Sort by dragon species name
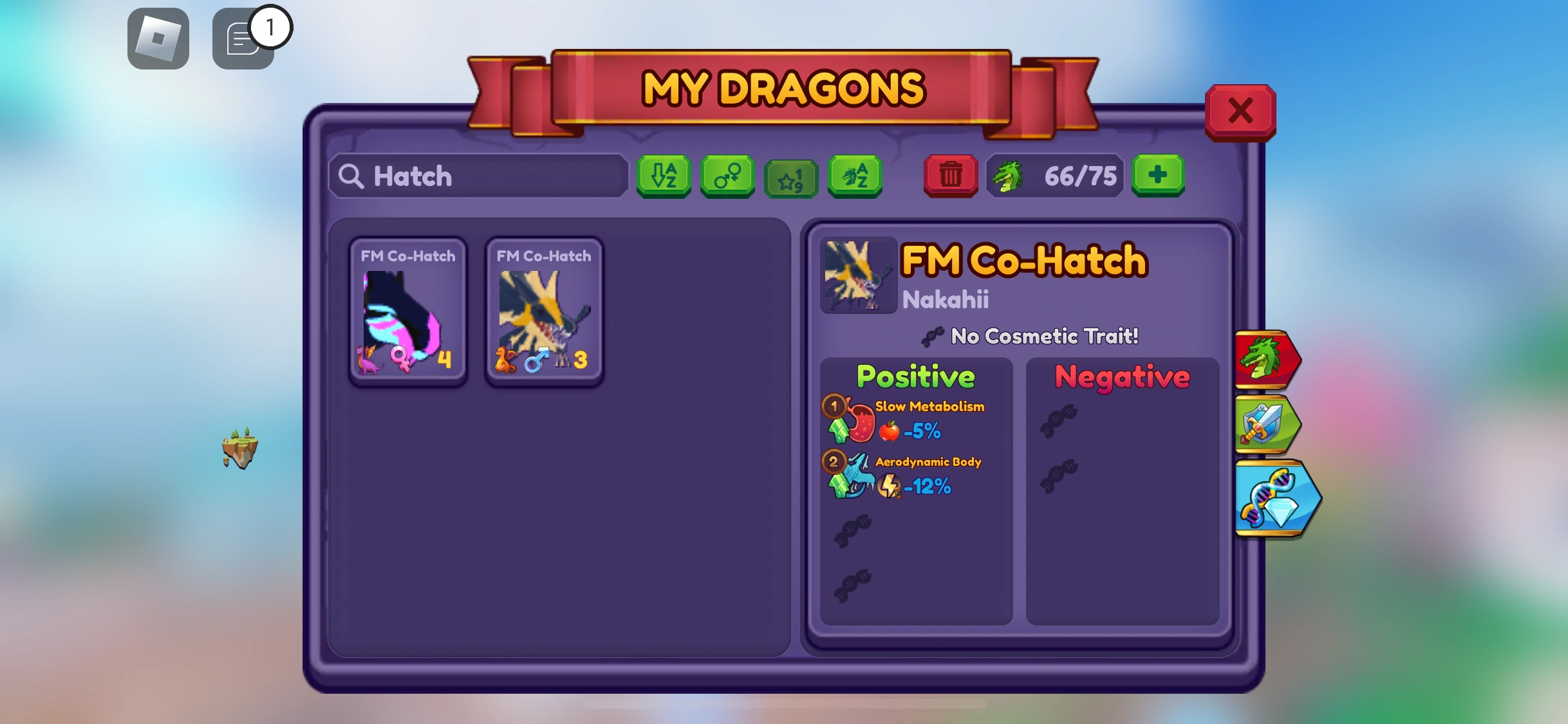Viewport: 1568px width, 724px height. [854, 177]
